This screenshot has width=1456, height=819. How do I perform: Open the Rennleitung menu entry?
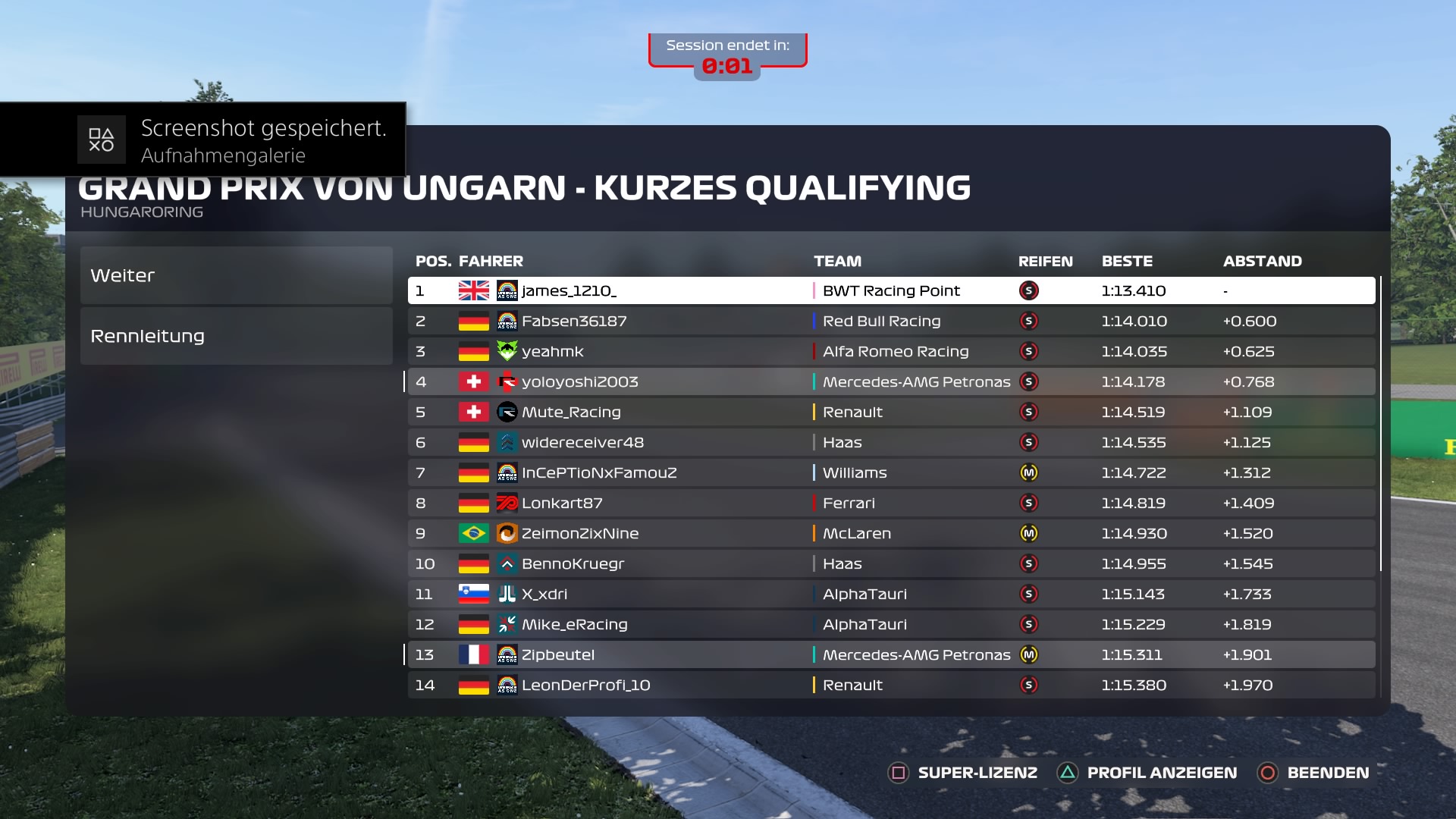[x=236, y=336]
